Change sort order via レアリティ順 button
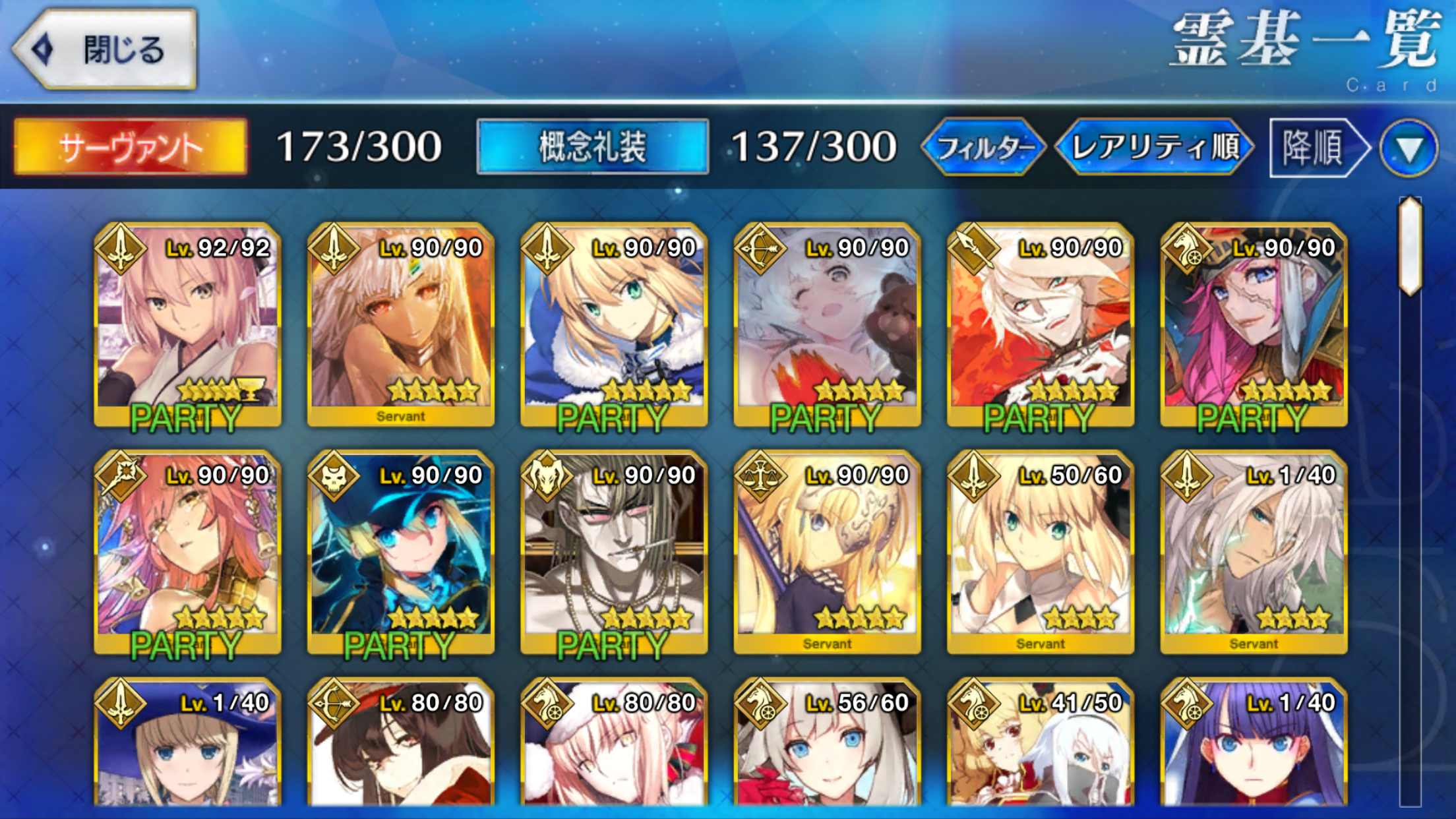Image resolution: width=1456 pixels, height=819 pixels. pyautogui.click(x=1154, y=147)
